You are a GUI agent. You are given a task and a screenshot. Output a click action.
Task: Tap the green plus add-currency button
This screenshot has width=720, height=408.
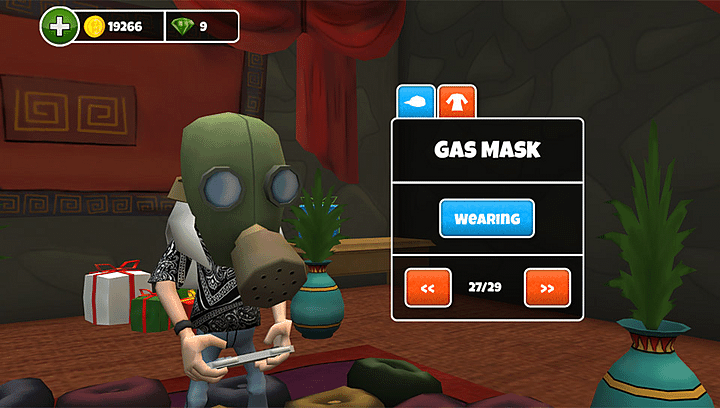point(59,27)
